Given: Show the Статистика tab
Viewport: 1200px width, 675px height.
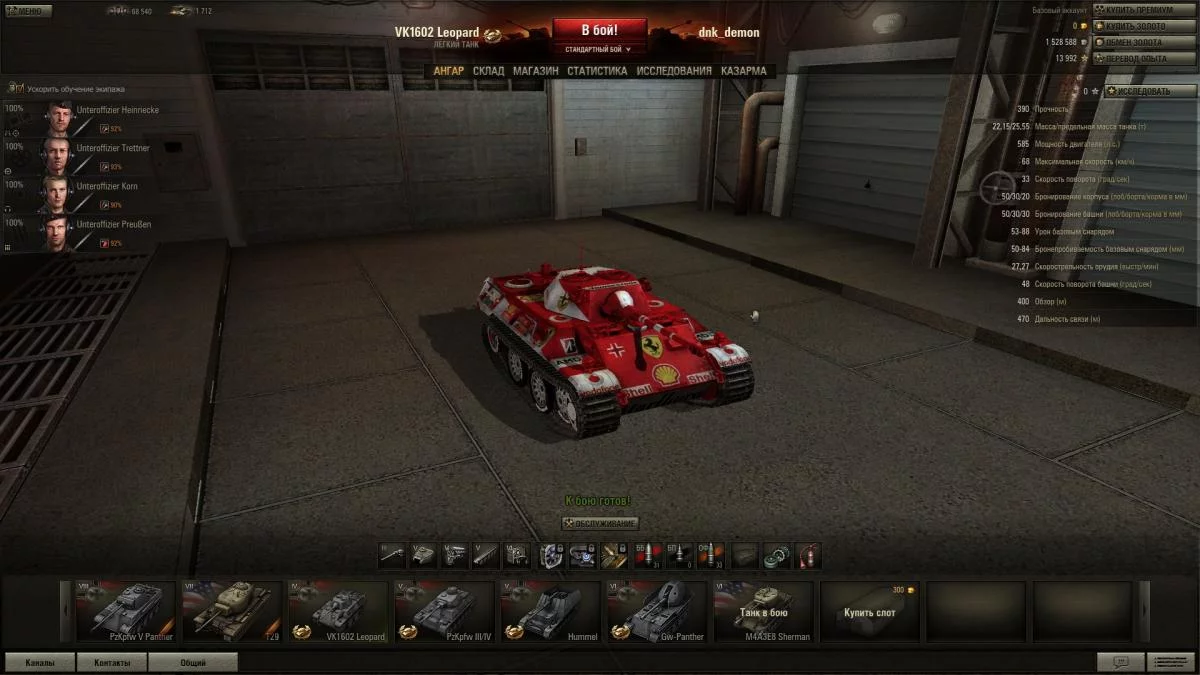Looking at the screenshot, I should coord(597,71).
